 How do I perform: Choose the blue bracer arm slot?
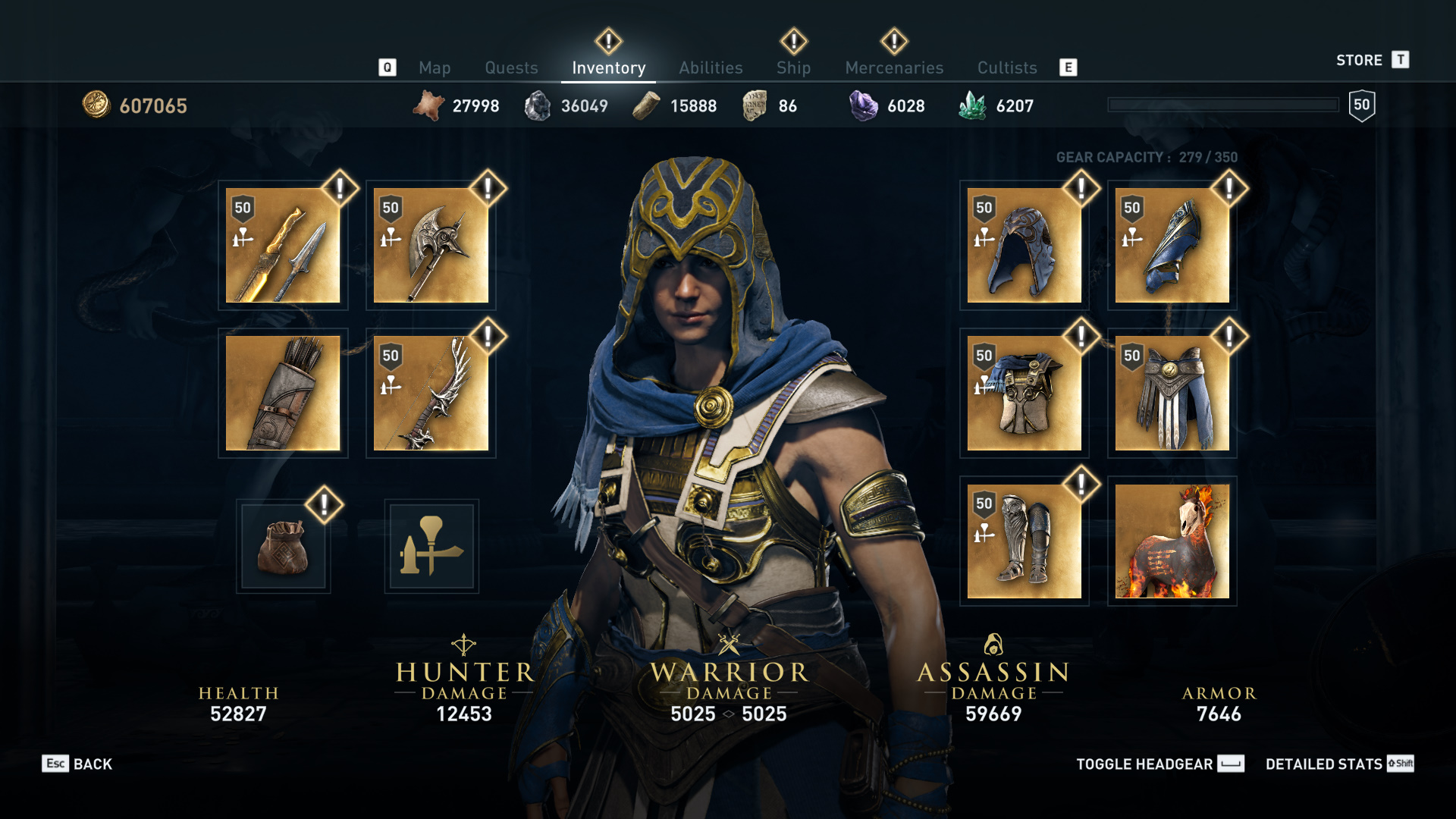(x=1172, y=246)
